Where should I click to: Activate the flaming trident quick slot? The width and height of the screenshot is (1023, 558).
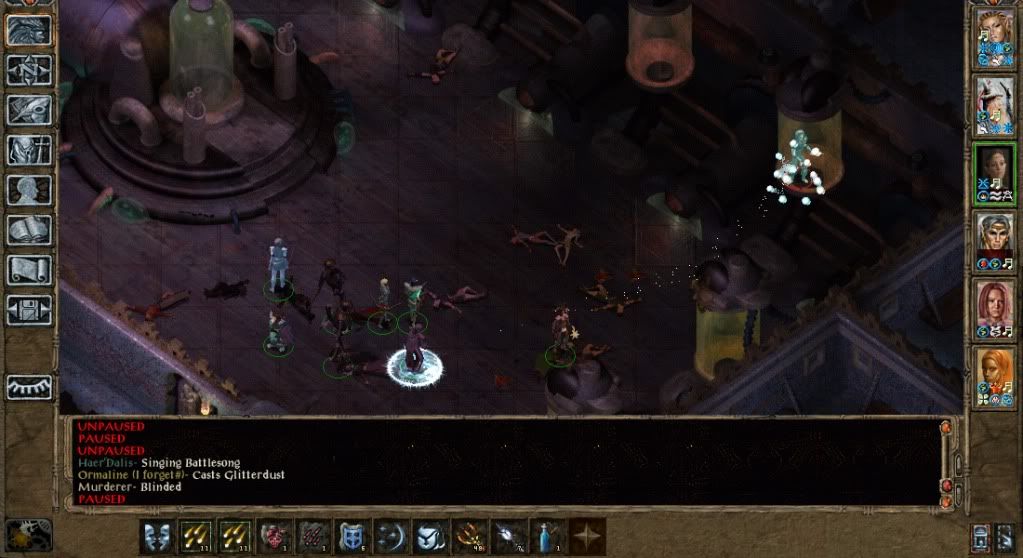coord(467,535)
